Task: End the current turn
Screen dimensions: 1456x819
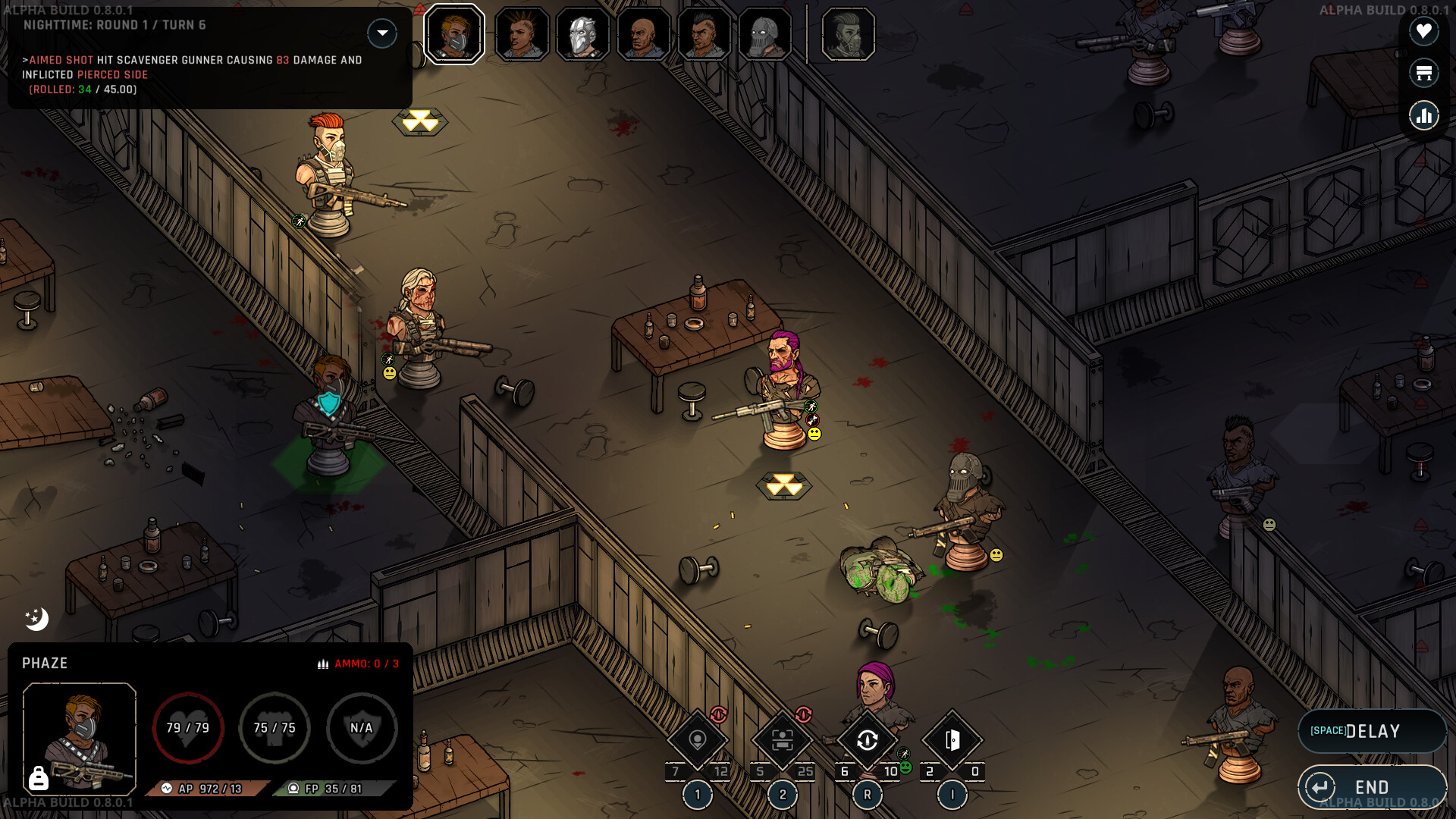Action: pos(1371,787)
